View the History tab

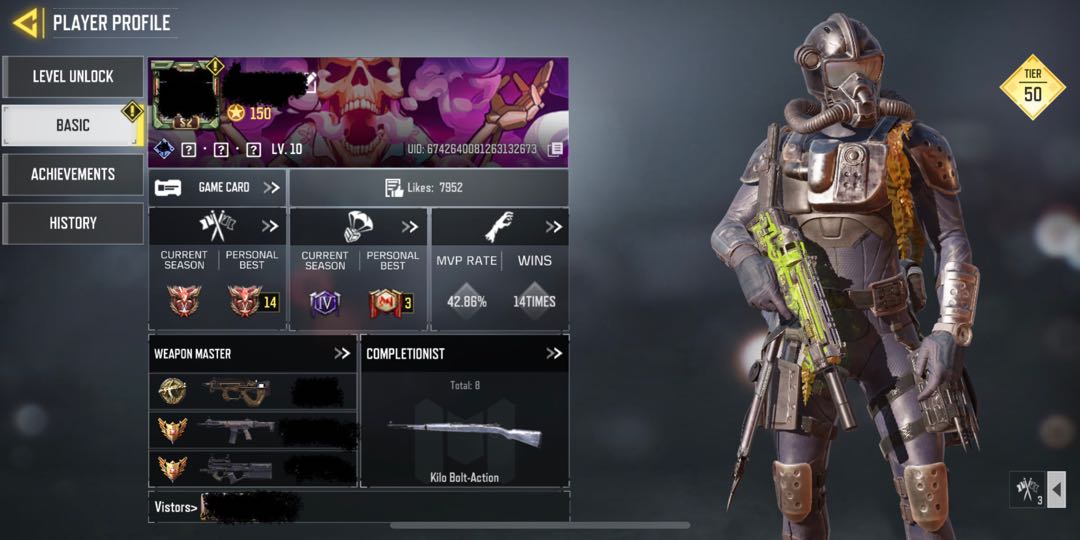click(x=73, y=223)
